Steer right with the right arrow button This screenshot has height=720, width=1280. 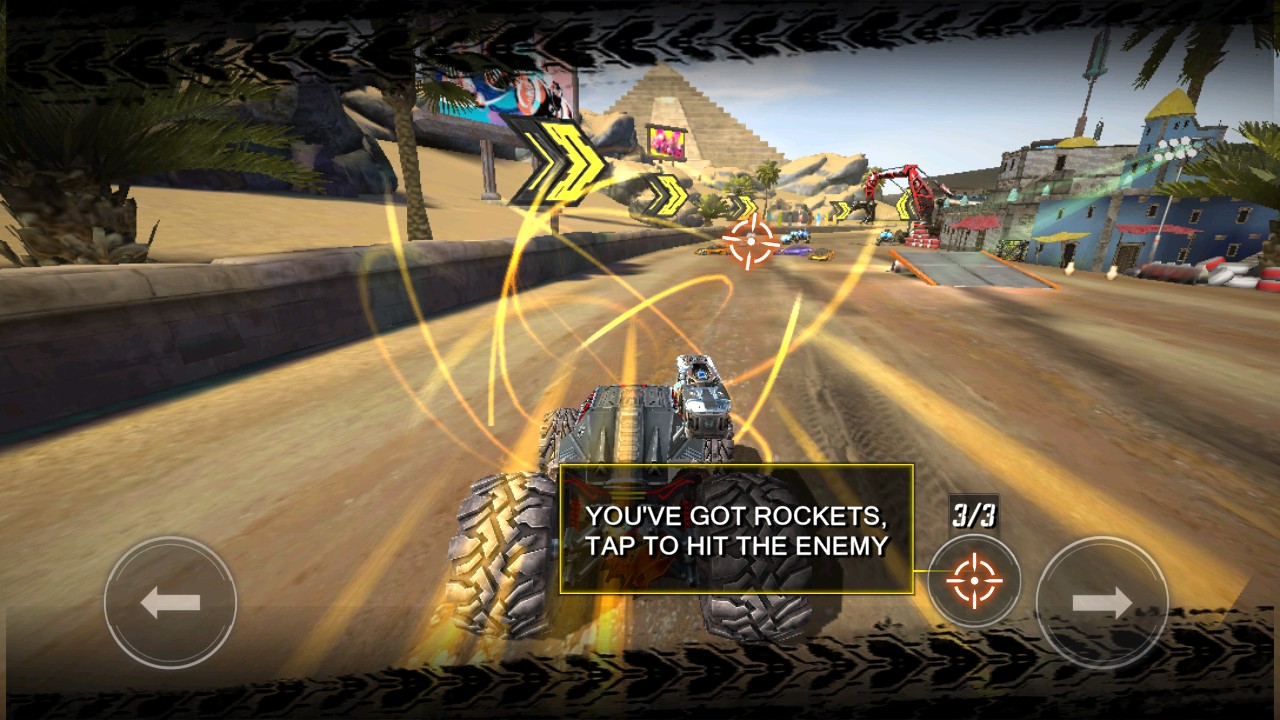[1102, 602]
